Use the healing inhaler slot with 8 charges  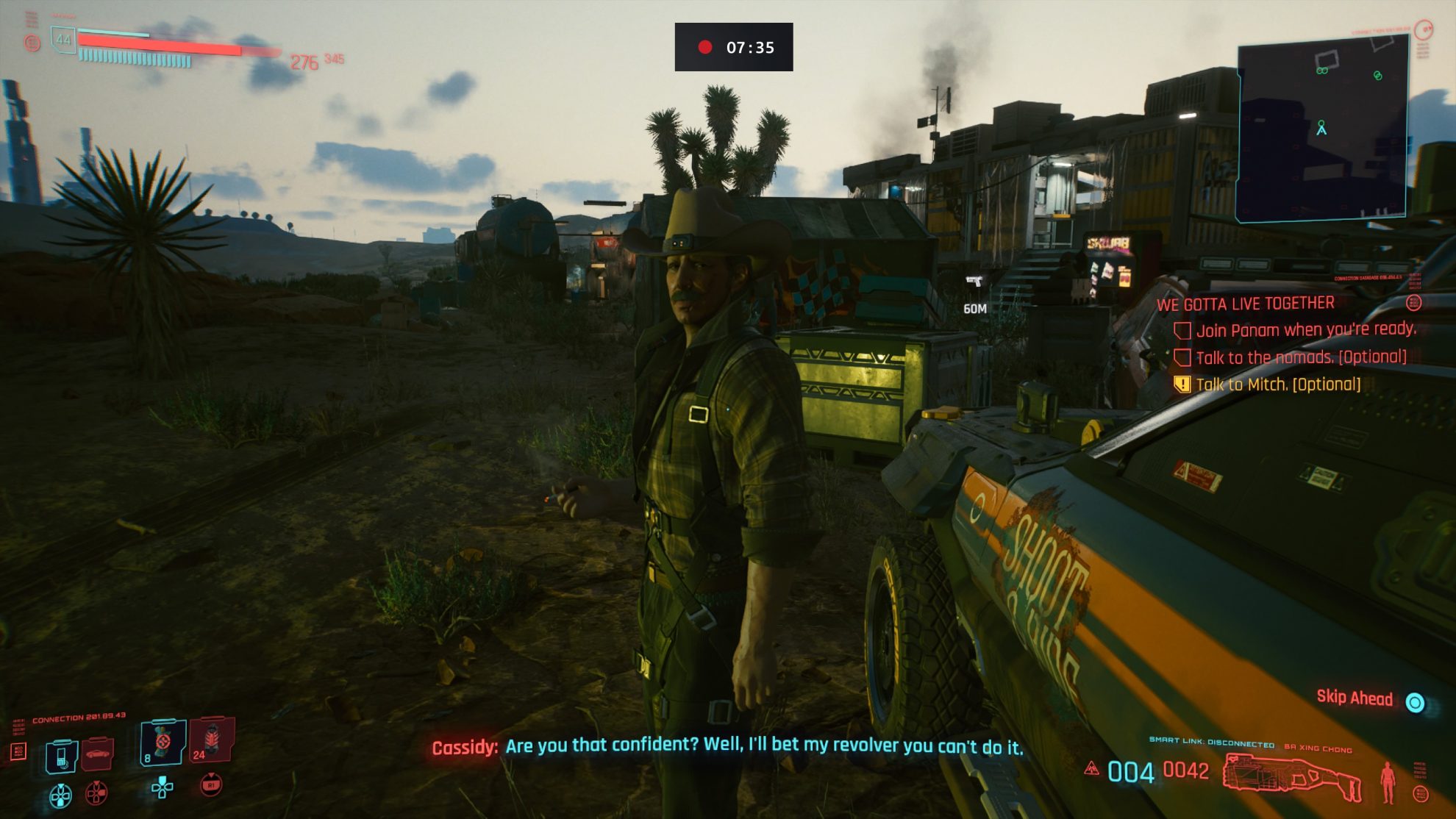(162, 743)
